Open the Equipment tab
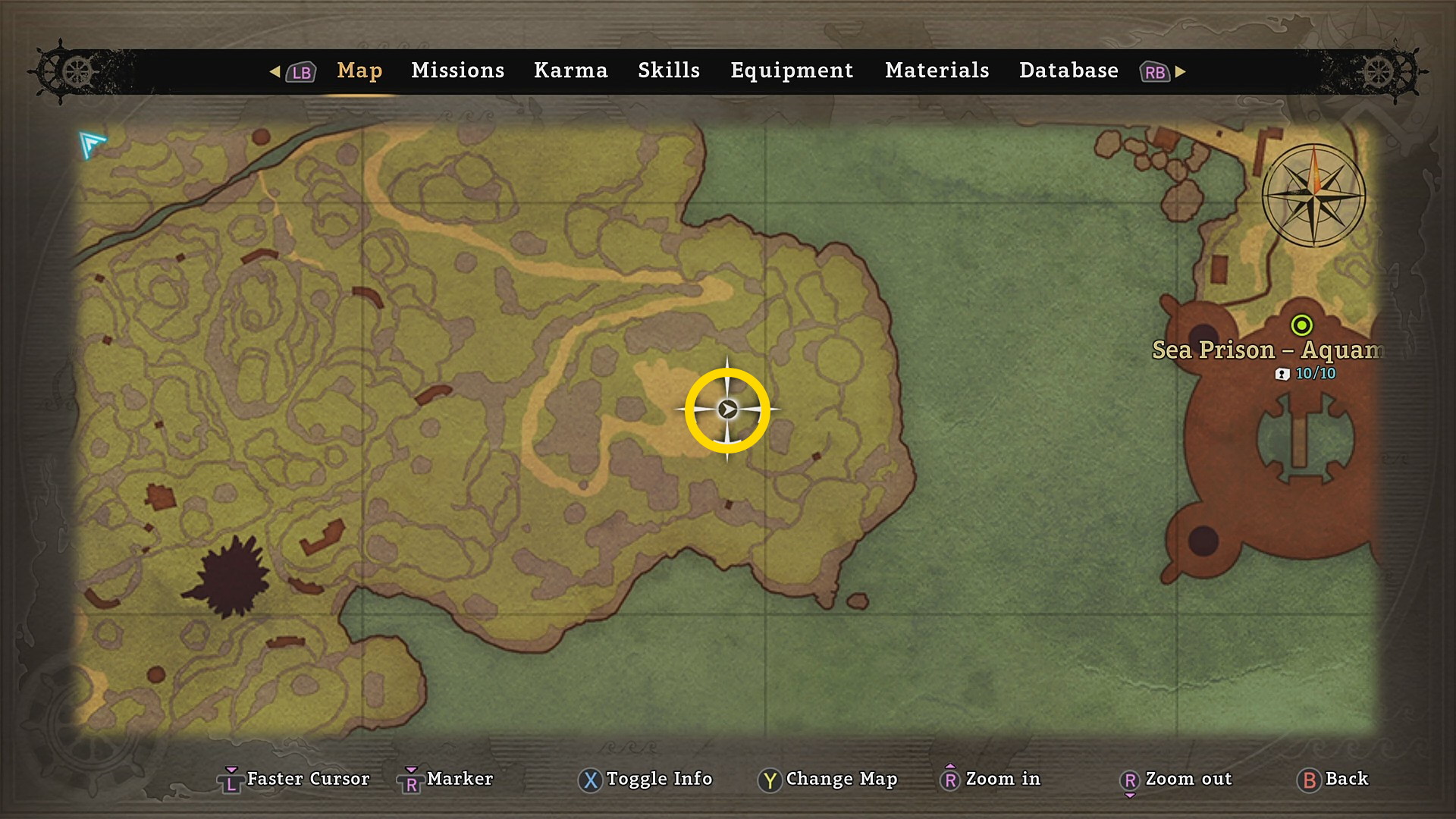Viewport: 1456px width, 819px height. pos(792,71)
